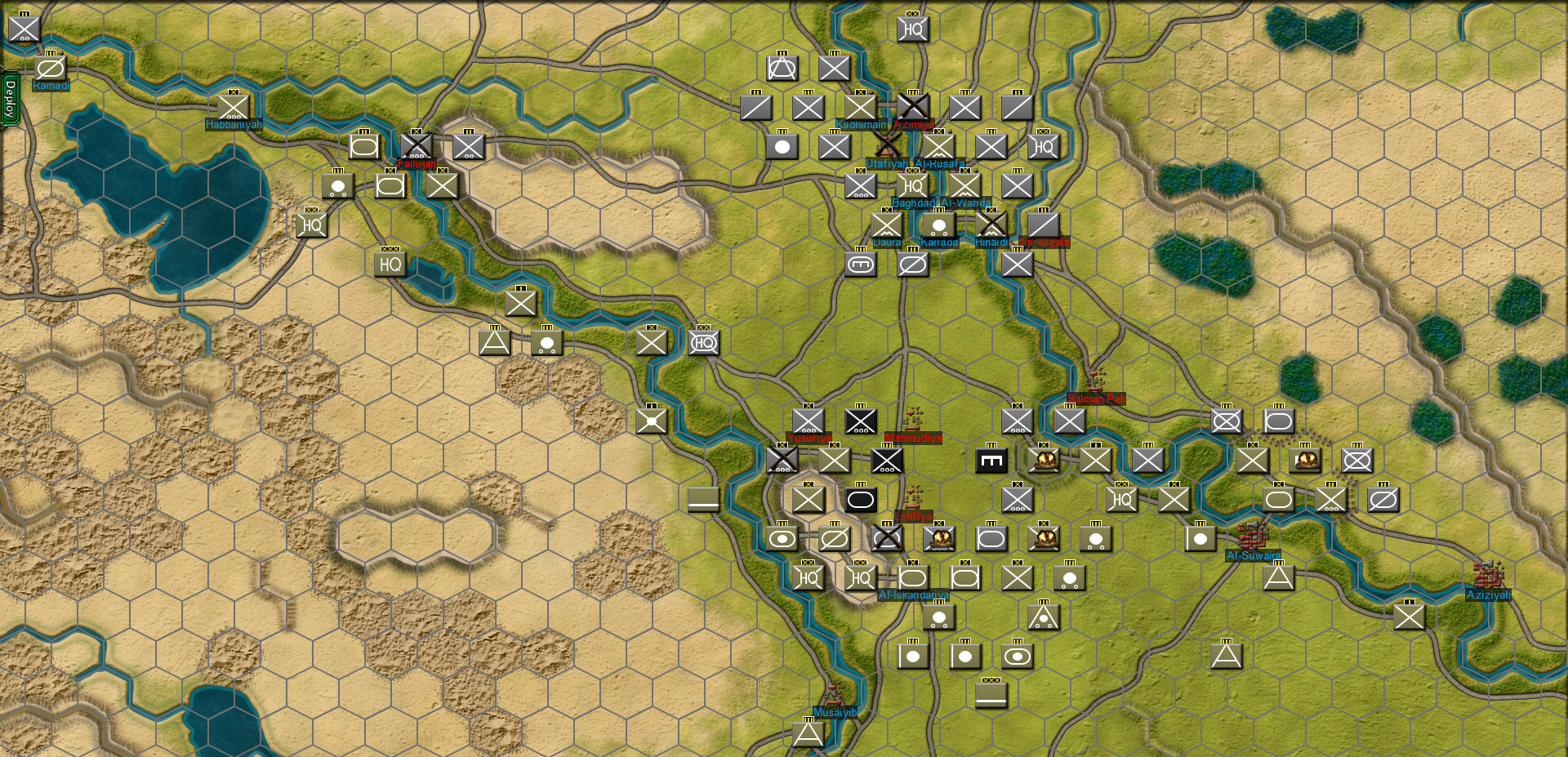Click the HQ counter near Al-Iskandariya
The width and height of the screenshot is (1568, 757).
[860, 577]
